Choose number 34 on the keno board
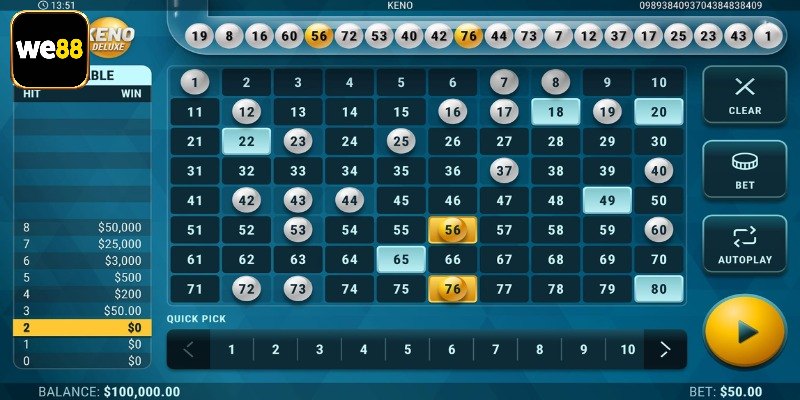Screen dimensions: 800x400 tap(349, 171)
